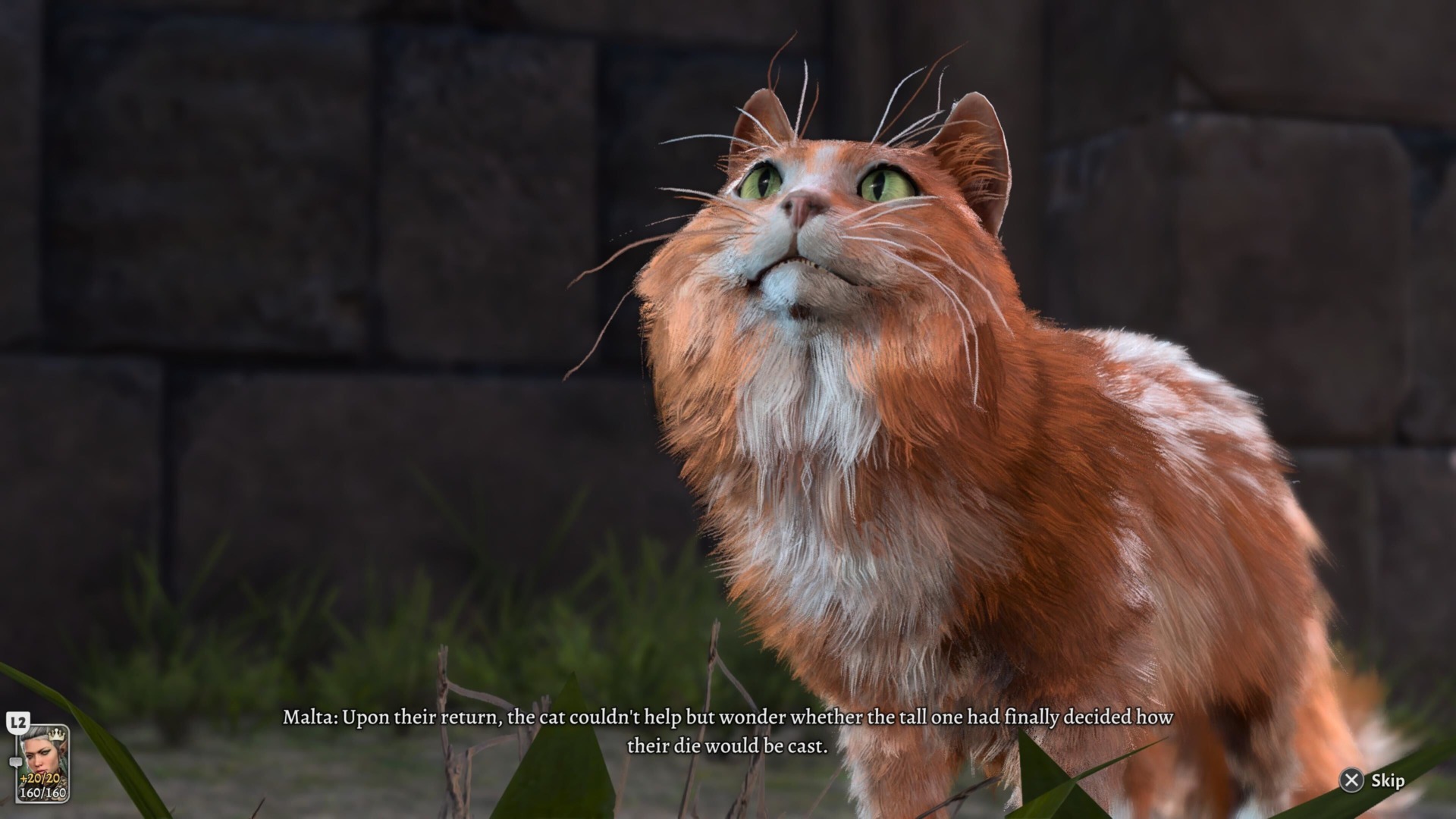Click the second dialogue line about the die
The image size is (1456, 819).
pyautogui.click(x=728, y=746)
